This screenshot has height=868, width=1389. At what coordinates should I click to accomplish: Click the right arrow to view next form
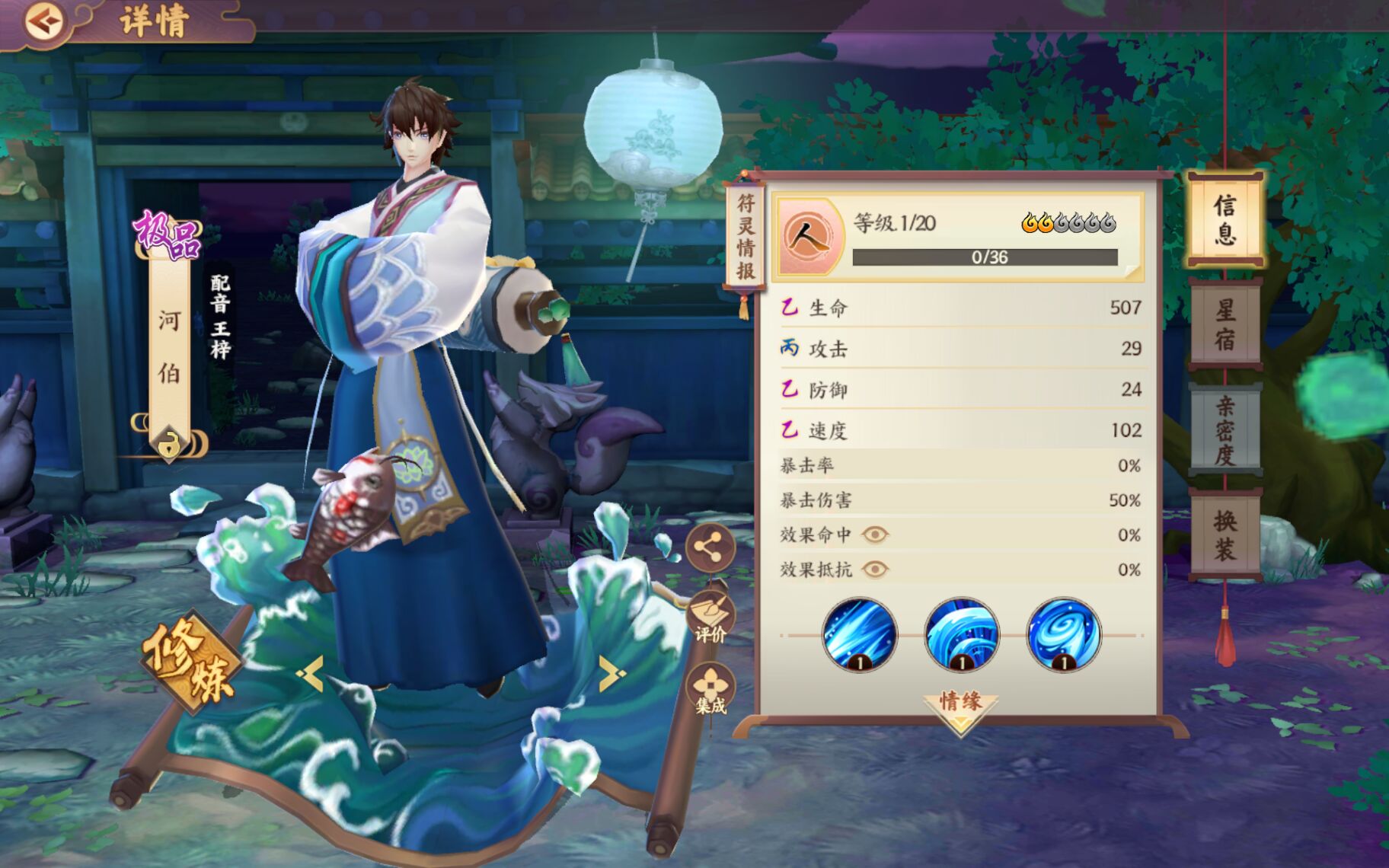(x=609, y=673)
